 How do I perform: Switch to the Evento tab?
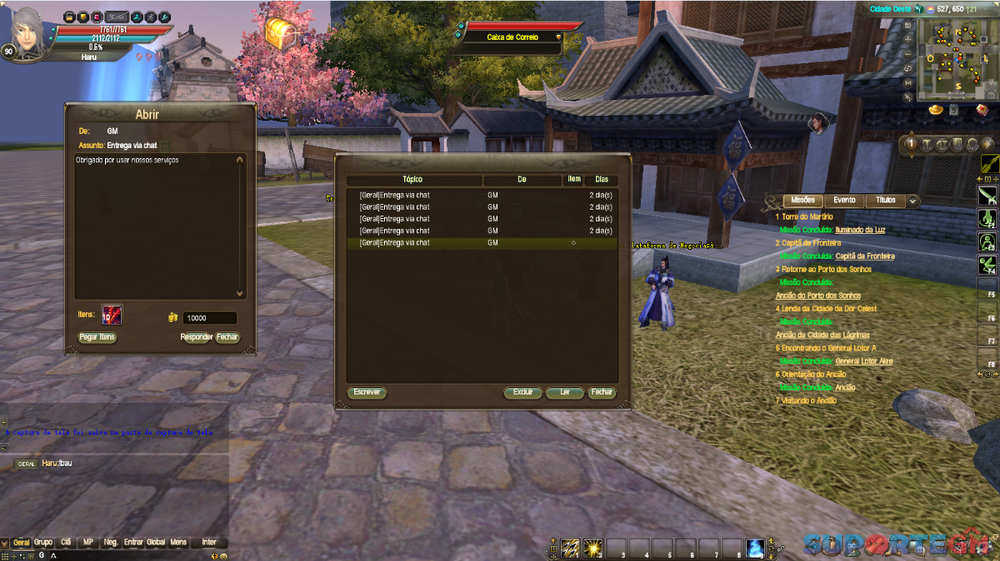coord(844,200)
